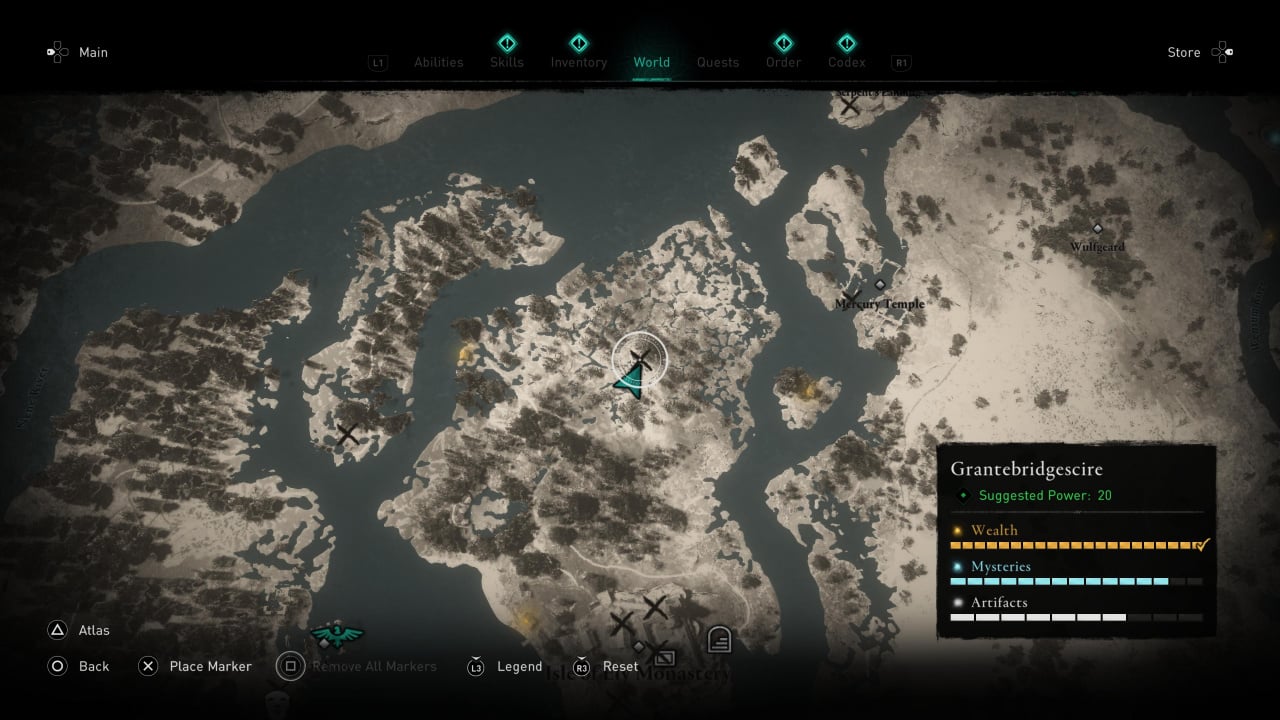Open the Store

pyautogui.click(x=1184, y=52)
